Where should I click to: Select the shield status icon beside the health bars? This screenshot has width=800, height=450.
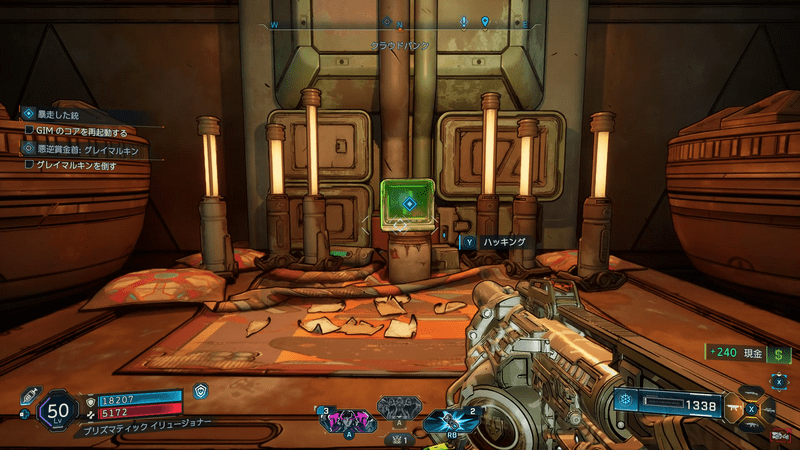[x=201, y=392]
